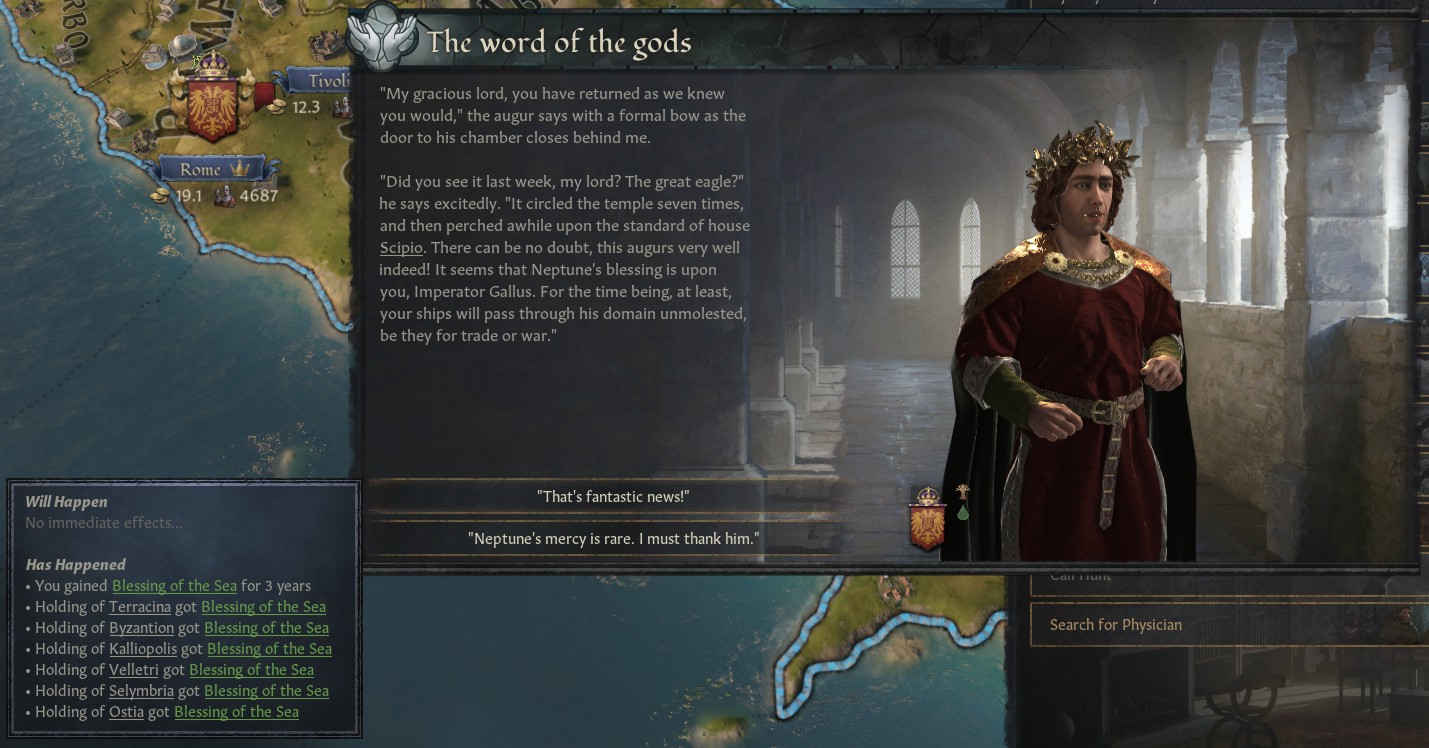
Task: Open the Ostia holding link
Action: pos(126,712)
